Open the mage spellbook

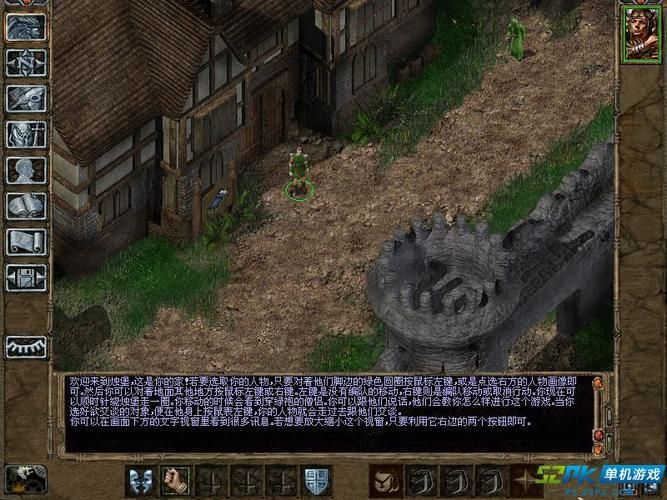26,206
